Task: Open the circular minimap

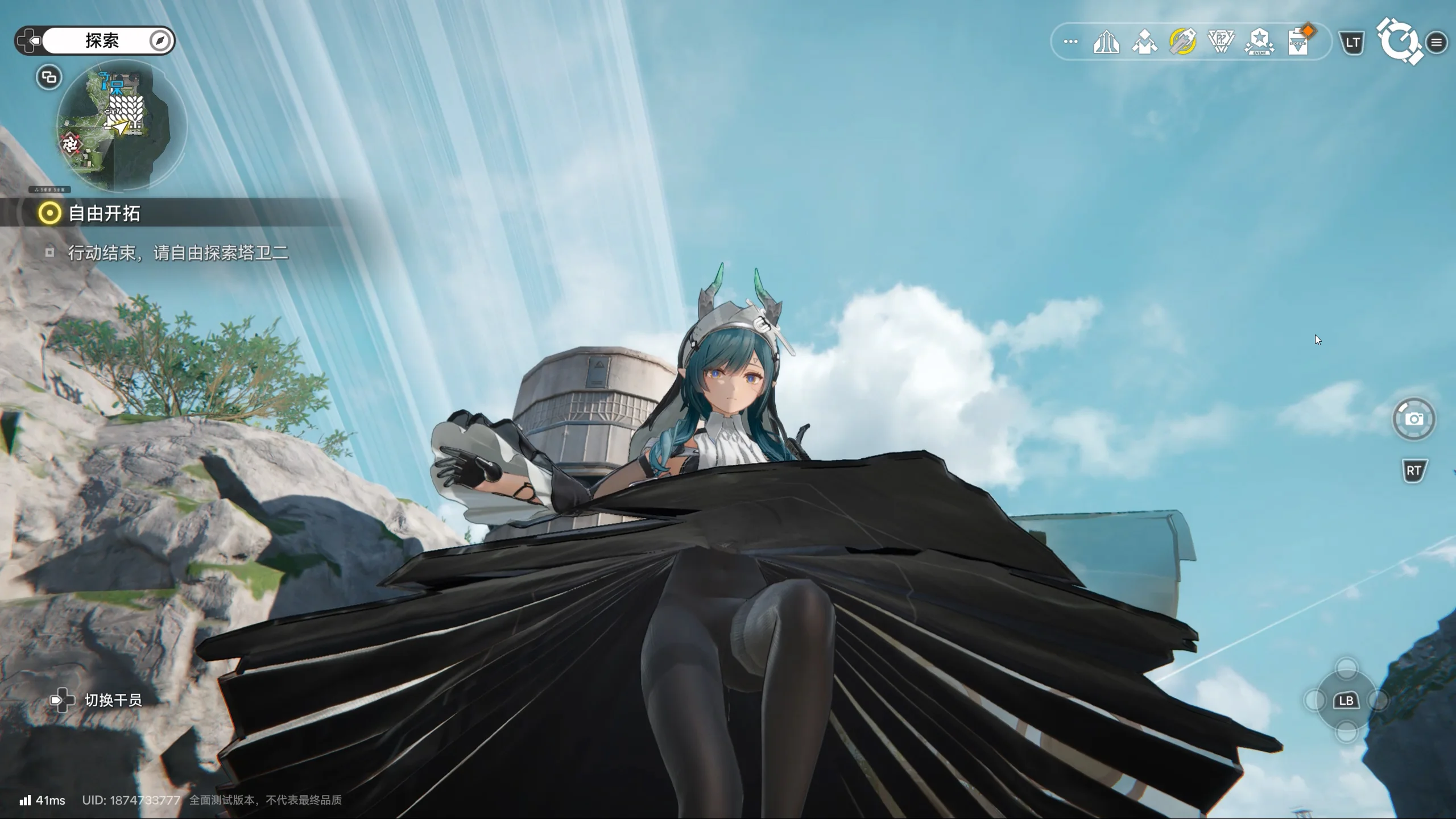Action: (121, 125)
